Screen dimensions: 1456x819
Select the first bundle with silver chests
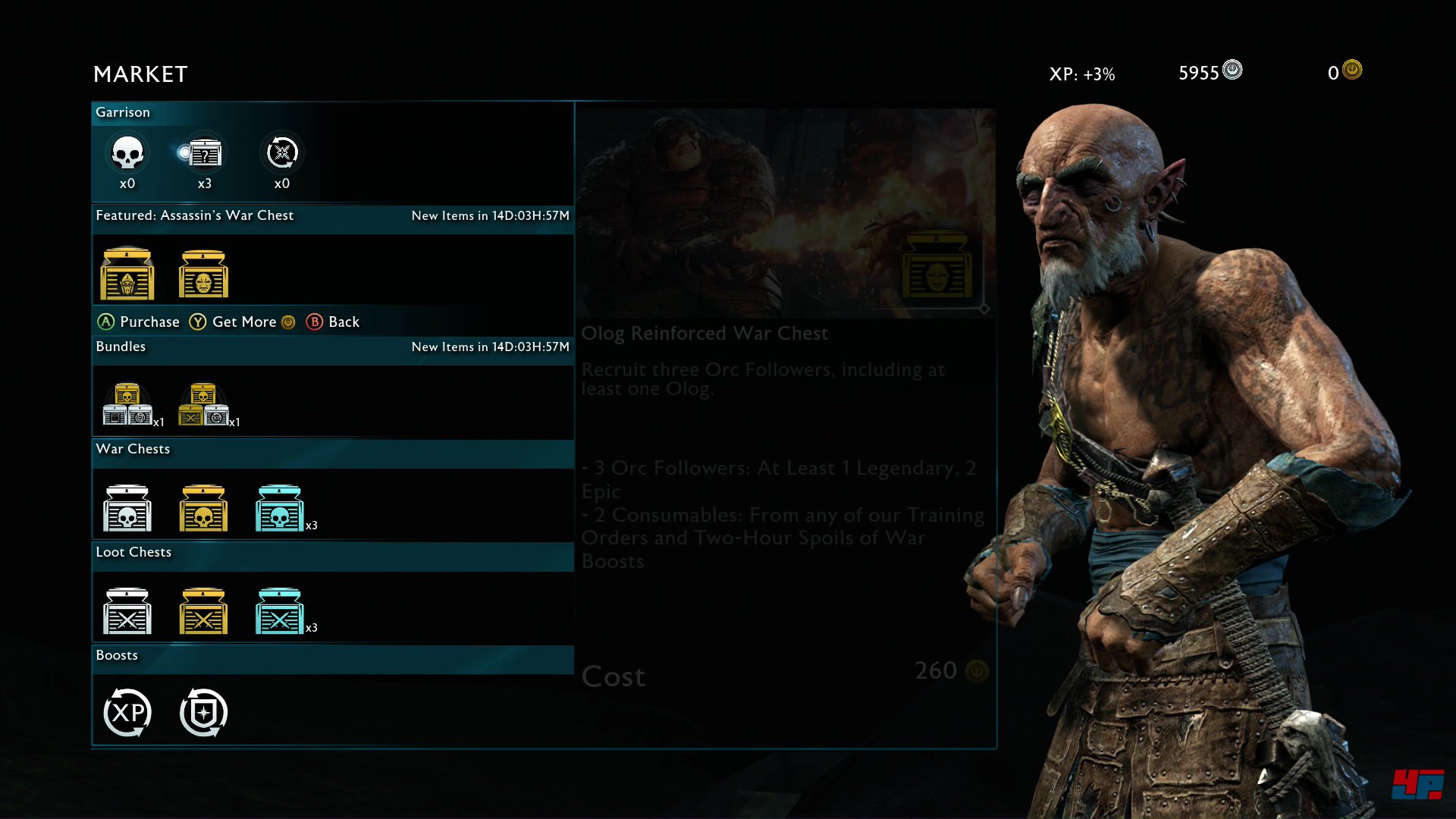pyautogui.click(x=127, y=405)
